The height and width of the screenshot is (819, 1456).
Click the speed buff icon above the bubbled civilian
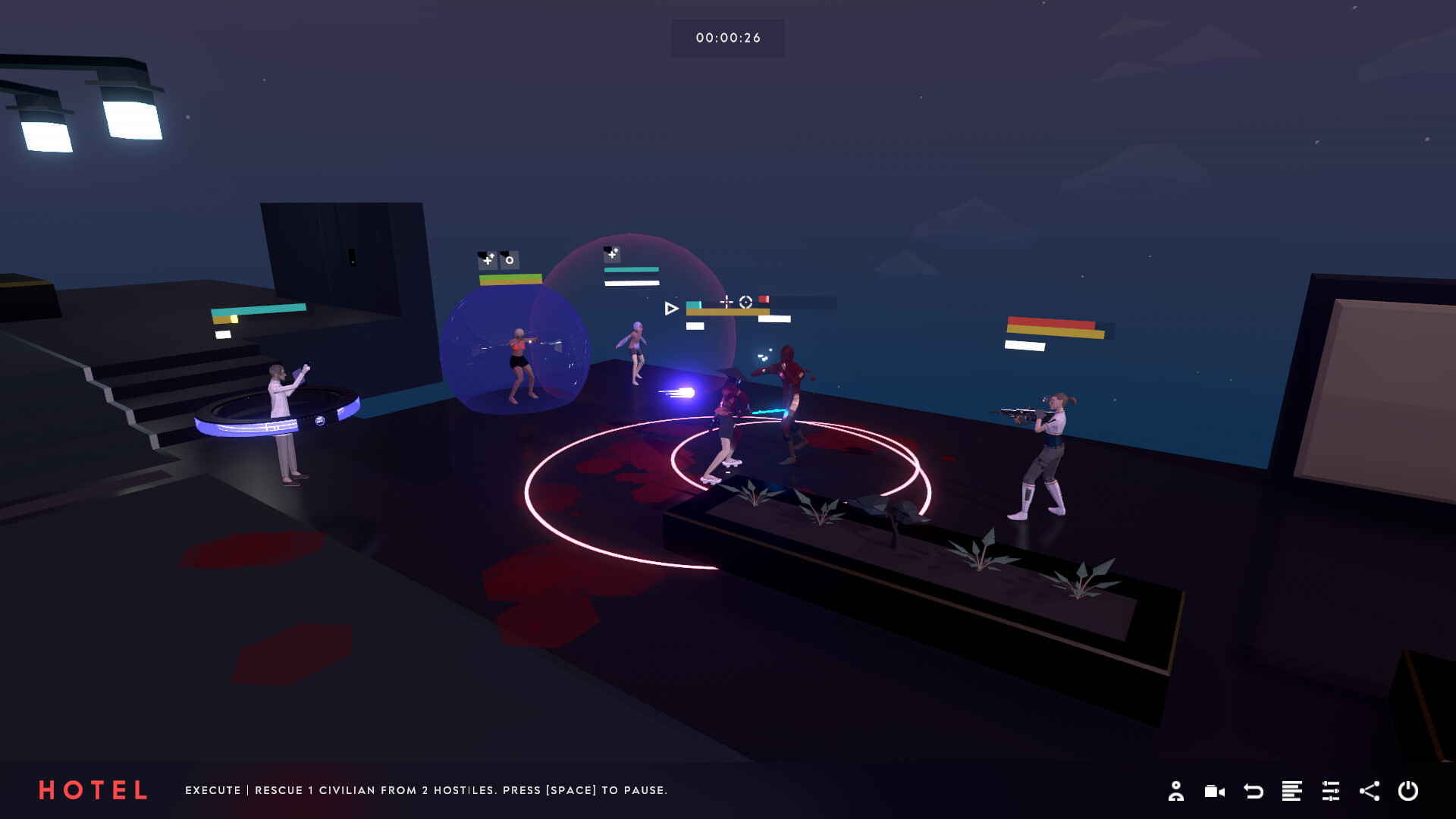(487, 260)
